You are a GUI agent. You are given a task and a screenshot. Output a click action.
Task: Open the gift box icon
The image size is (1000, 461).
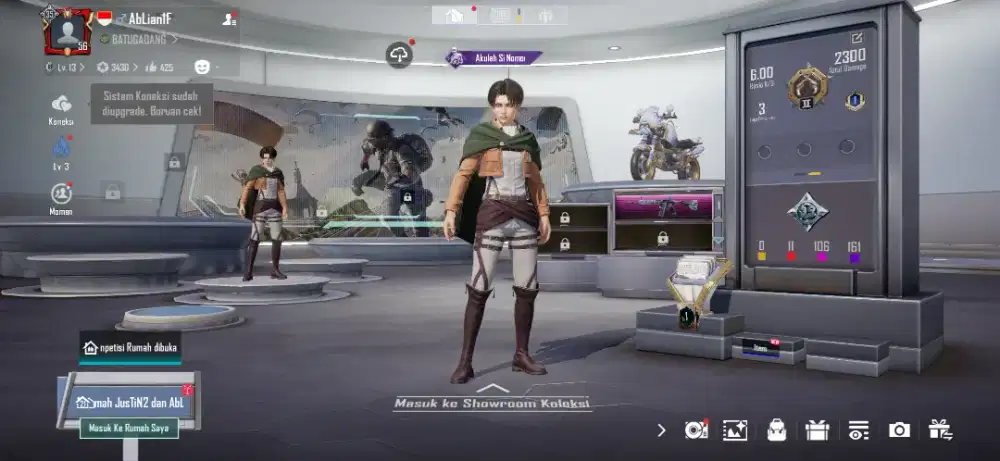[817, 430]
